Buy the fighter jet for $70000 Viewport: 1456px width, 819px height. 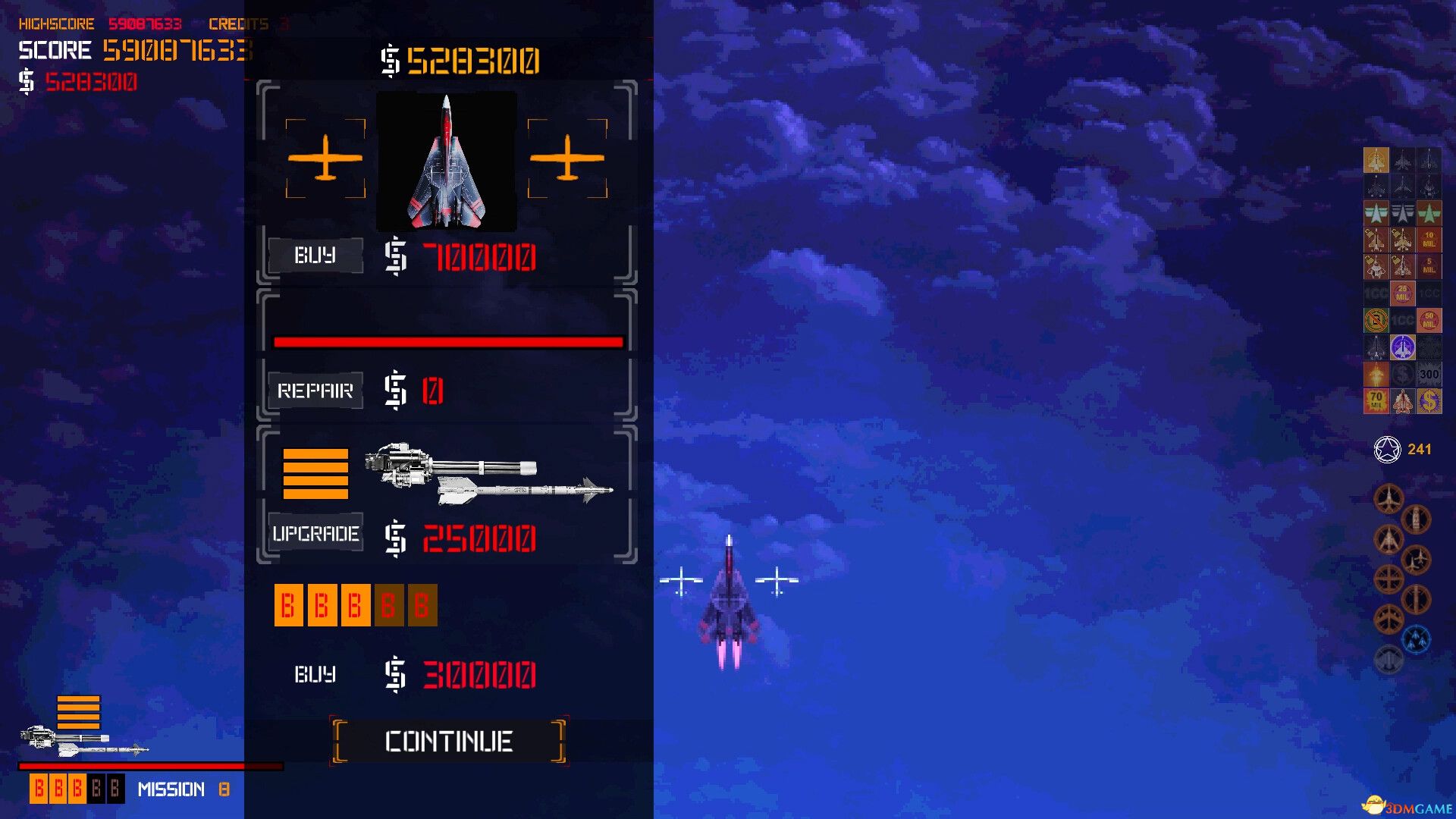click(315, 256)
